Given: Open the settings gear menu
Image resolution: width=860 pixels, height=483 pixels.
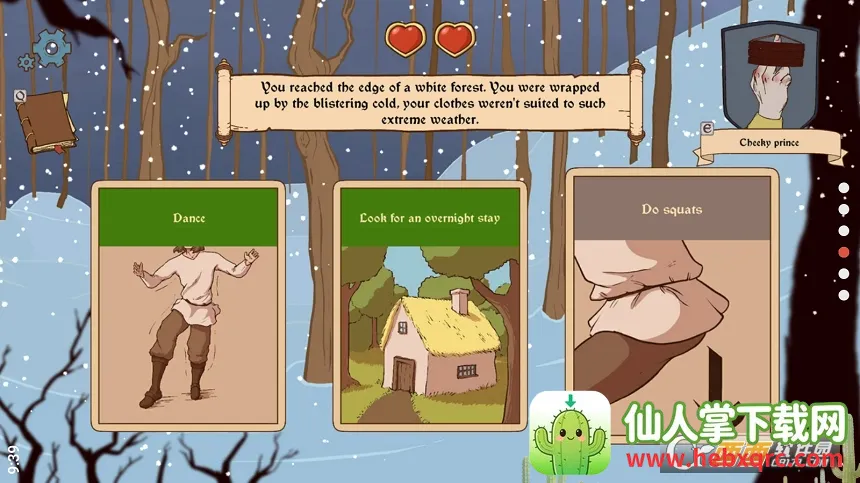Looking at the screenshot, I should tap(50, 47).
